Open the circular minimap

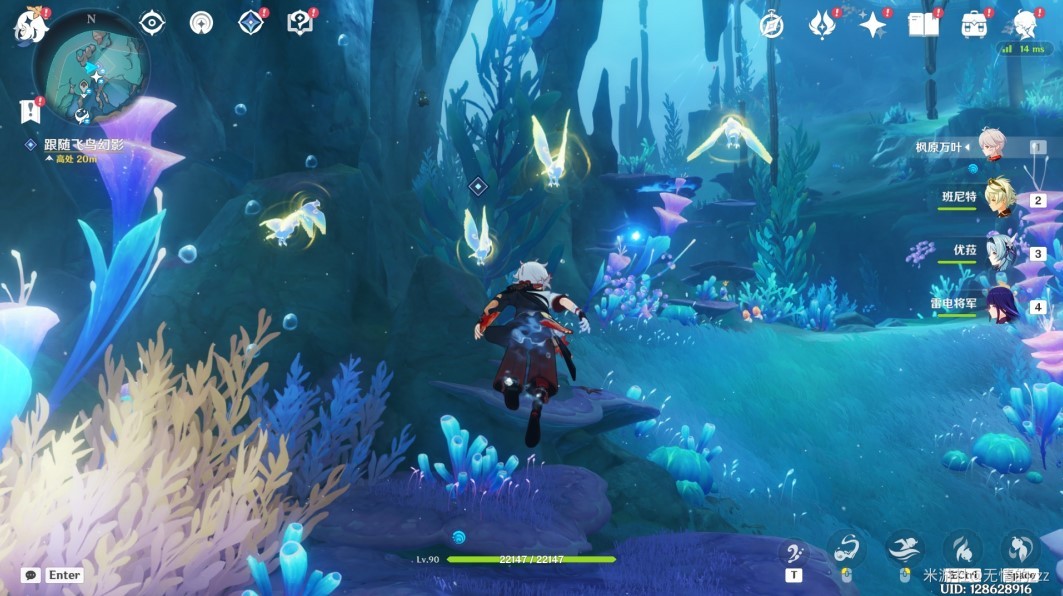[92, 68]
